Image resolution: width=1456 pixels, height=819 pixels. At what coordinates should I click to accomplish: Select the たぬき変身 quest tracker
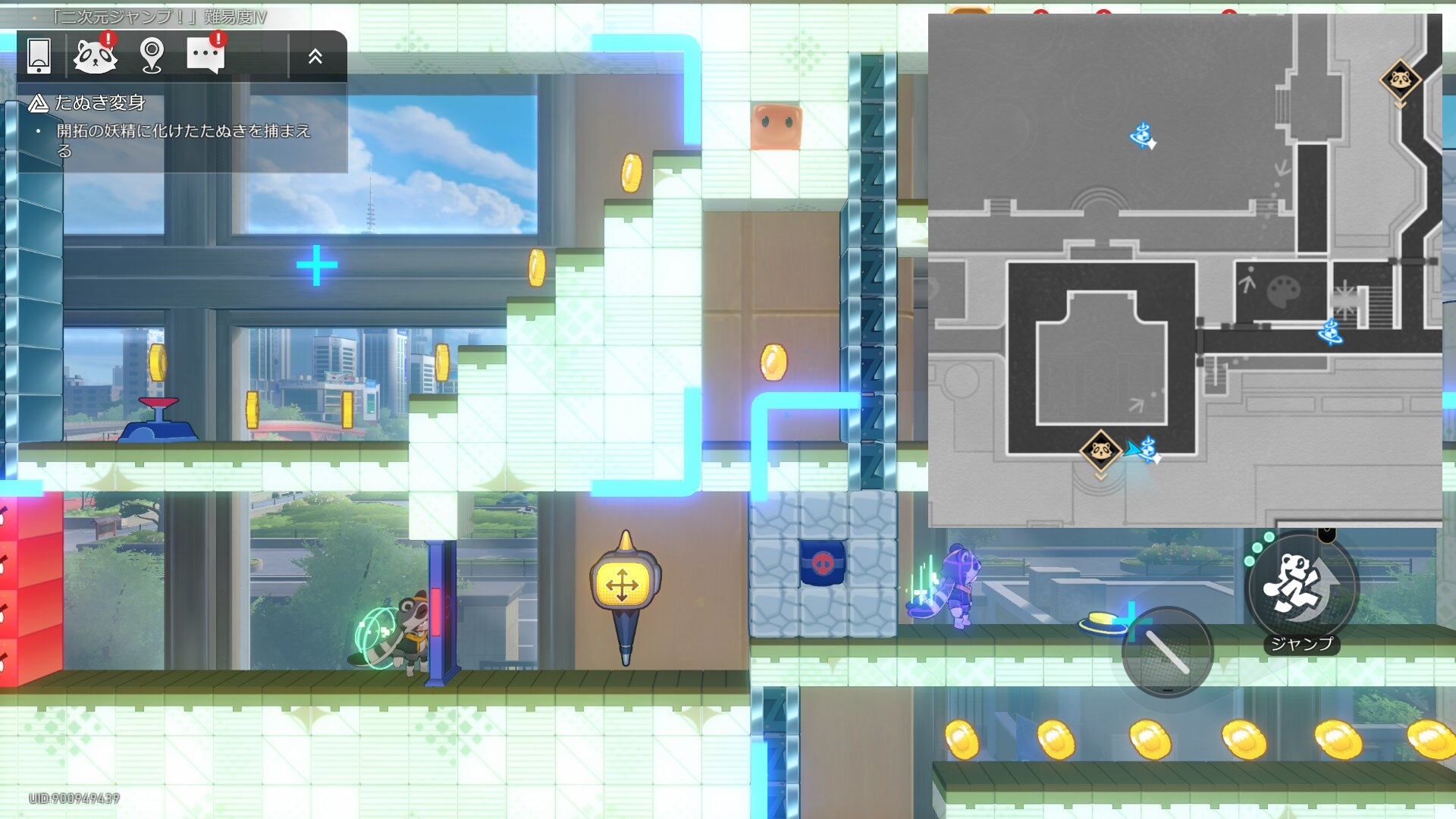click(100, 103)
